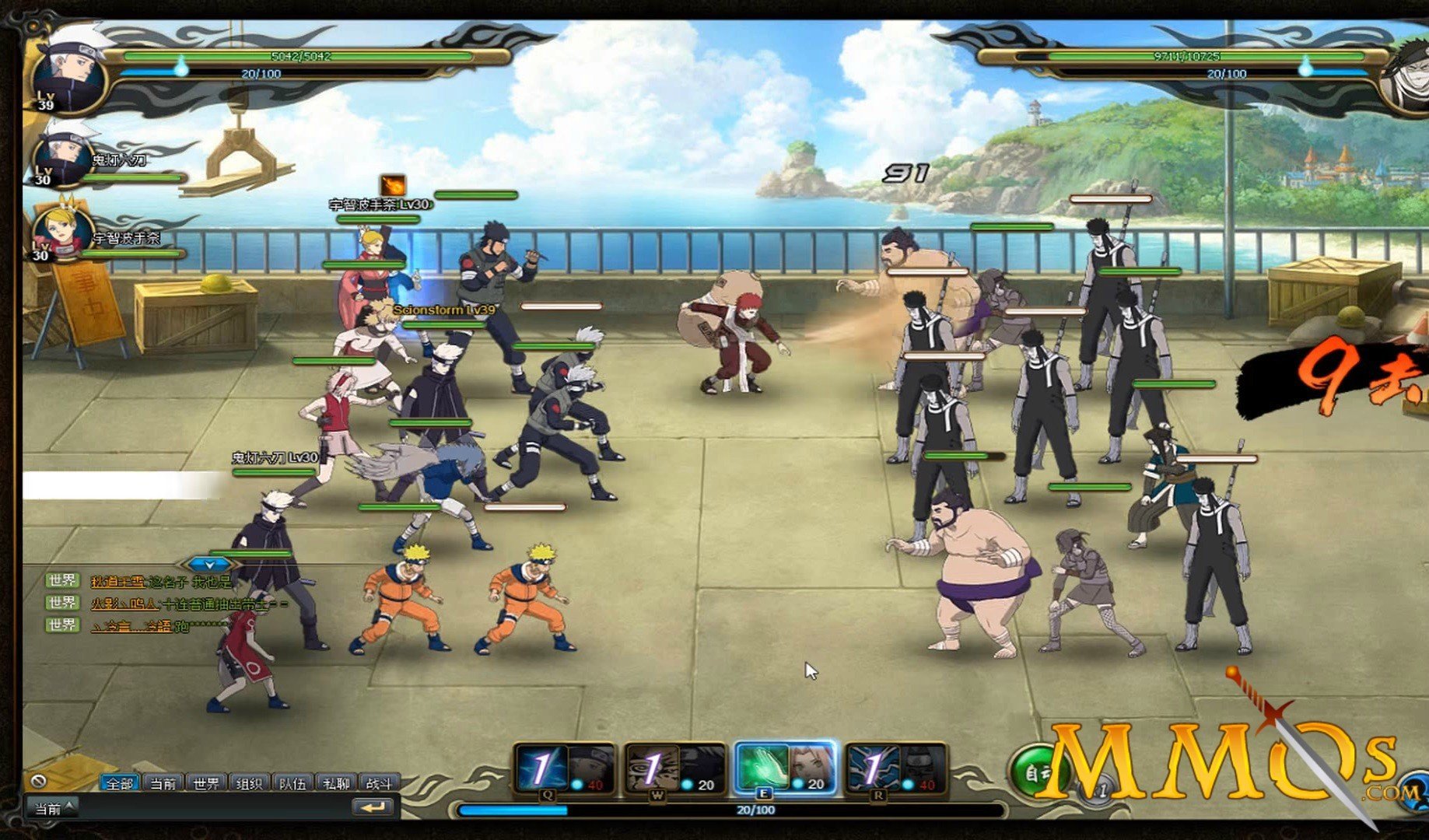The width and height of the screenshot is (1429, 840).
Task: Switch to the 组织 chat tab
Action: click(x=249, y=783)
